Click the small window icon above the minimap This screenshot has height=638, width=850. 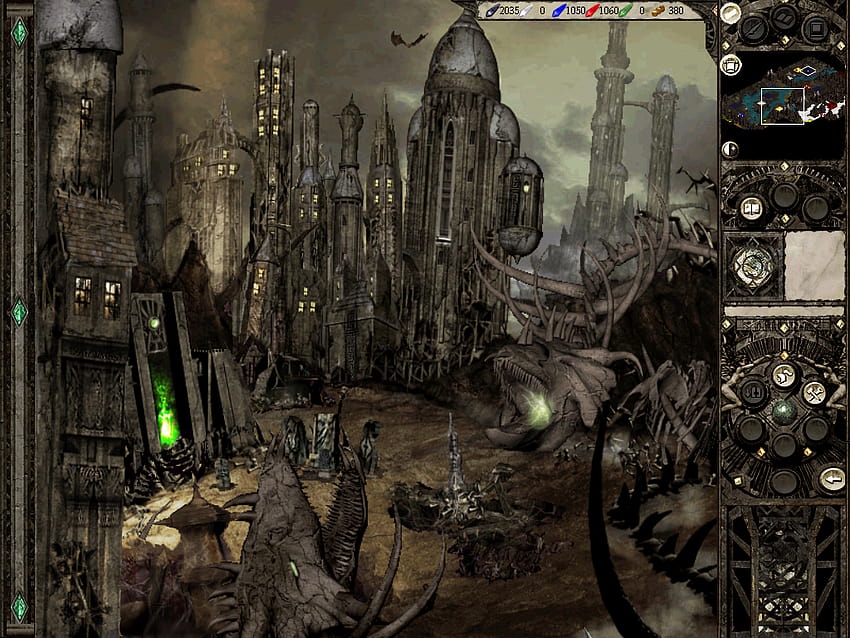730,65
